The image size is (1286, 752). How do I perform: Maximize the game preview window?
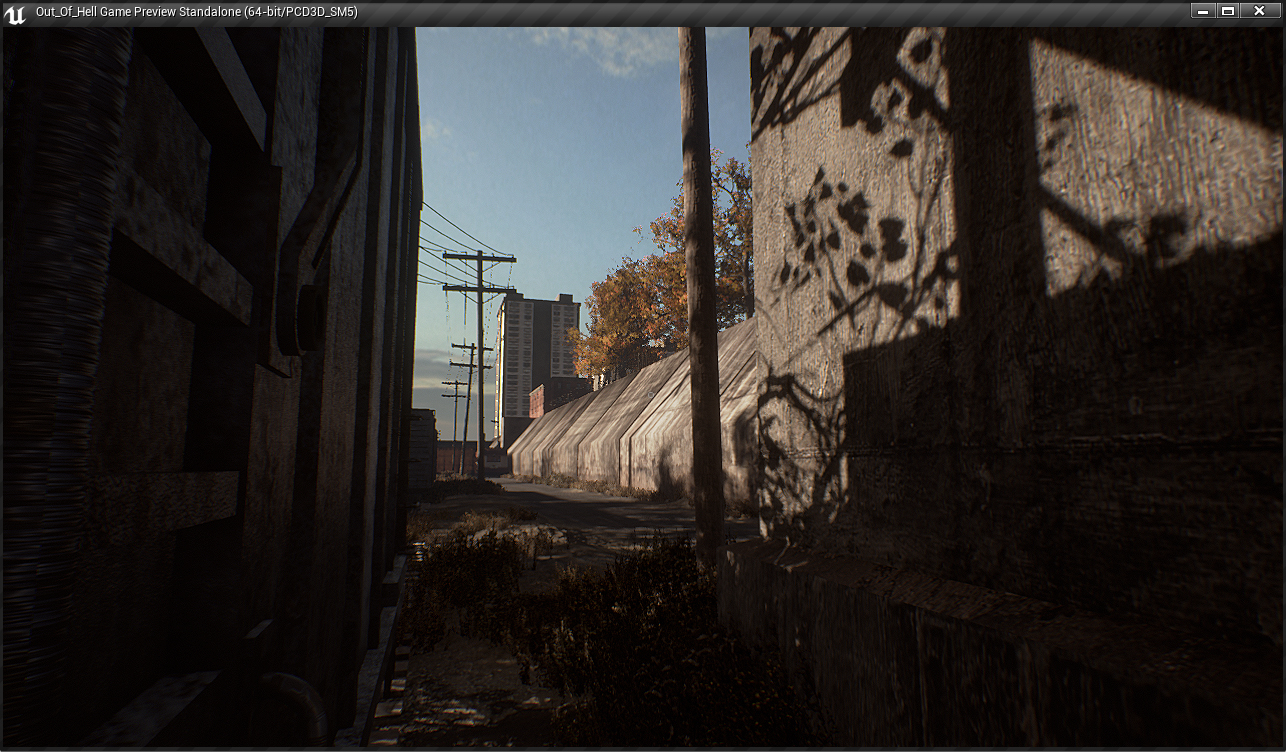[x=1229, y=11]
